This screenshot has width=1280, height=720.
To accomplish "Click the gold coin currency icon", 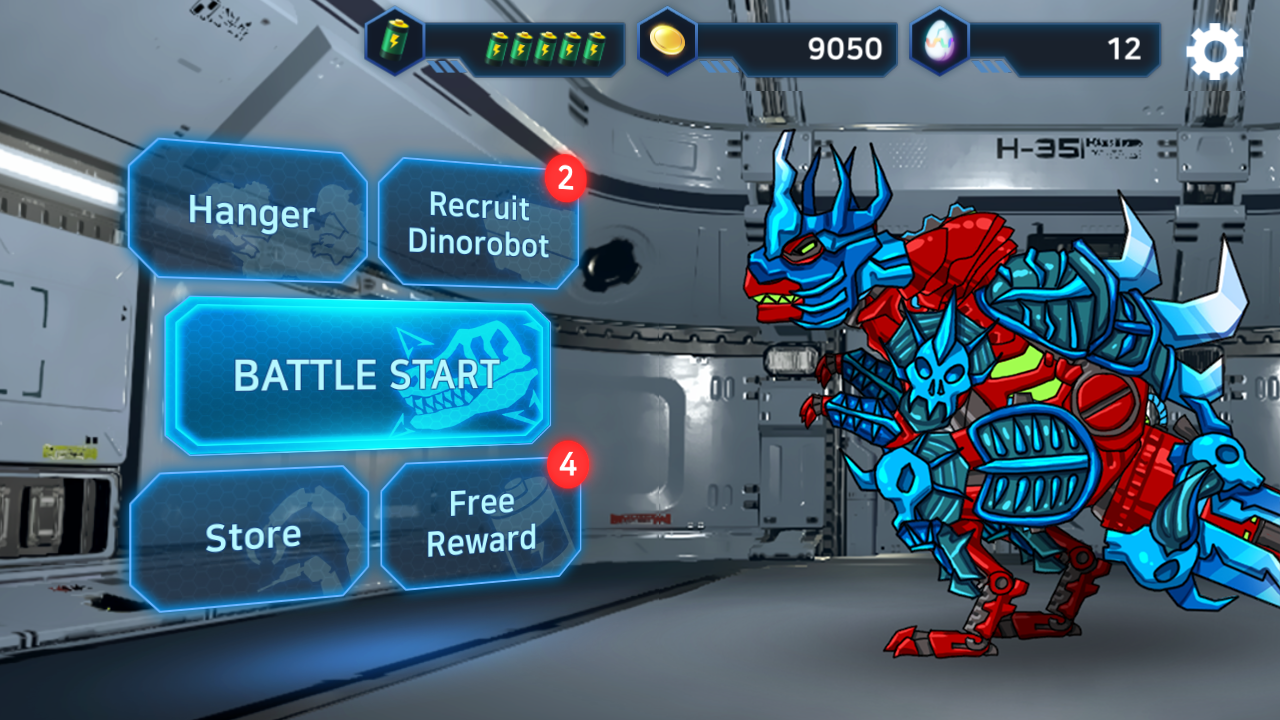I will pos(668,43).
